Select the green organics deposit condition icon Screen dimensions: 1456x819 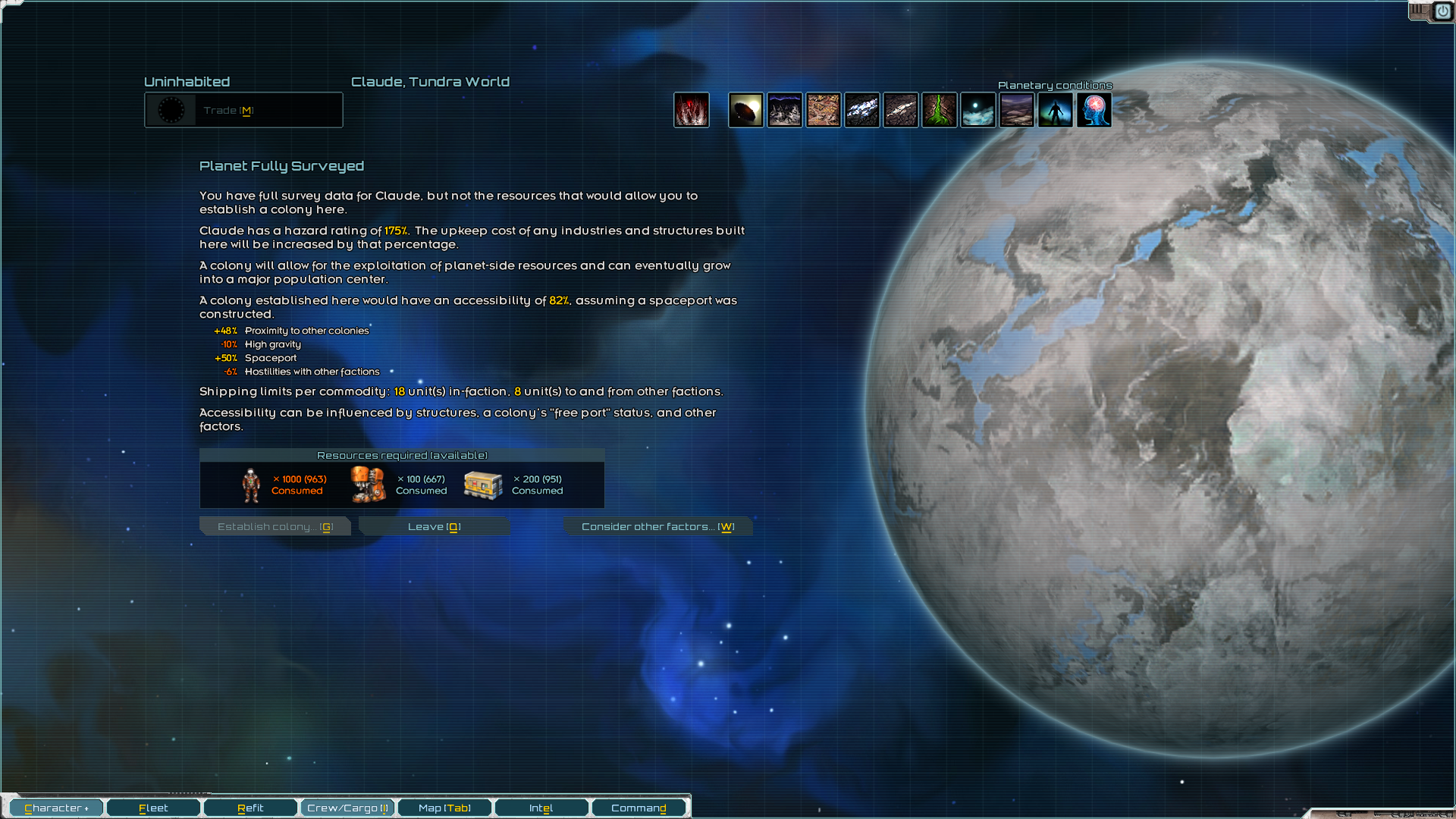[x=940, y=110]
